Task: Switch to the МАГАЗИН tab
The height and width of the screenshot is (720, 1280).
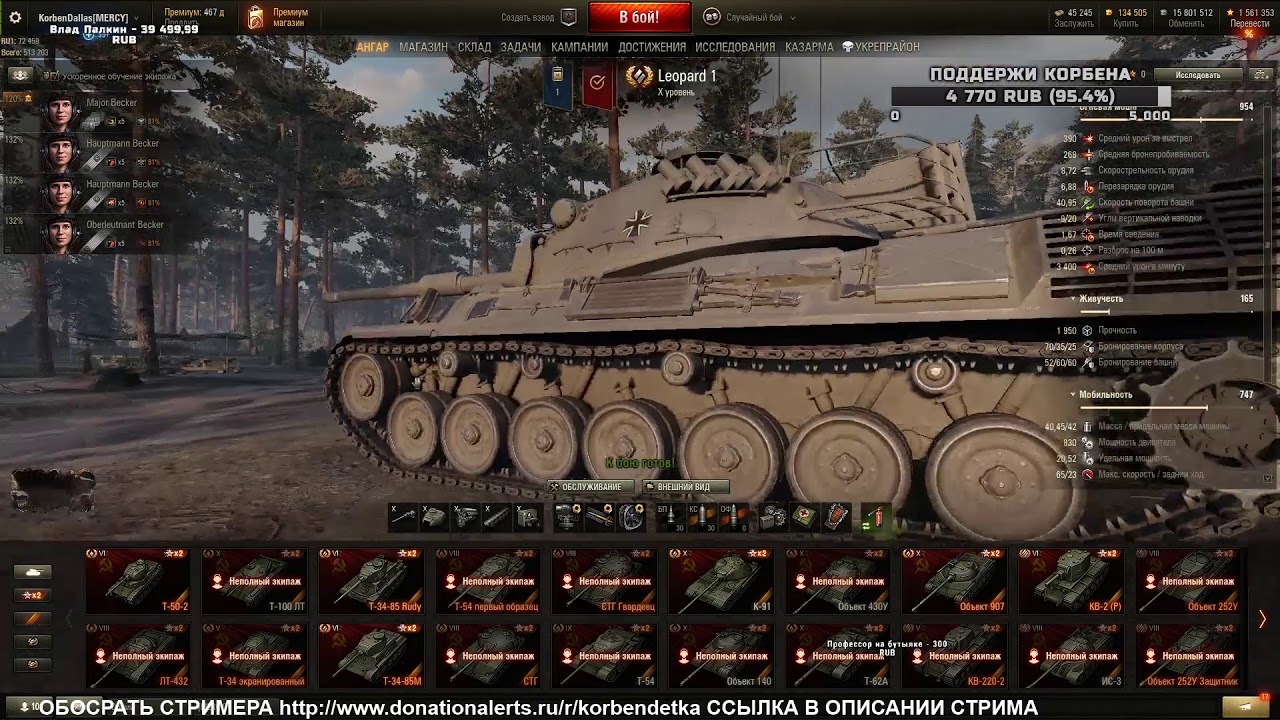Action: [x=423, y=47]
